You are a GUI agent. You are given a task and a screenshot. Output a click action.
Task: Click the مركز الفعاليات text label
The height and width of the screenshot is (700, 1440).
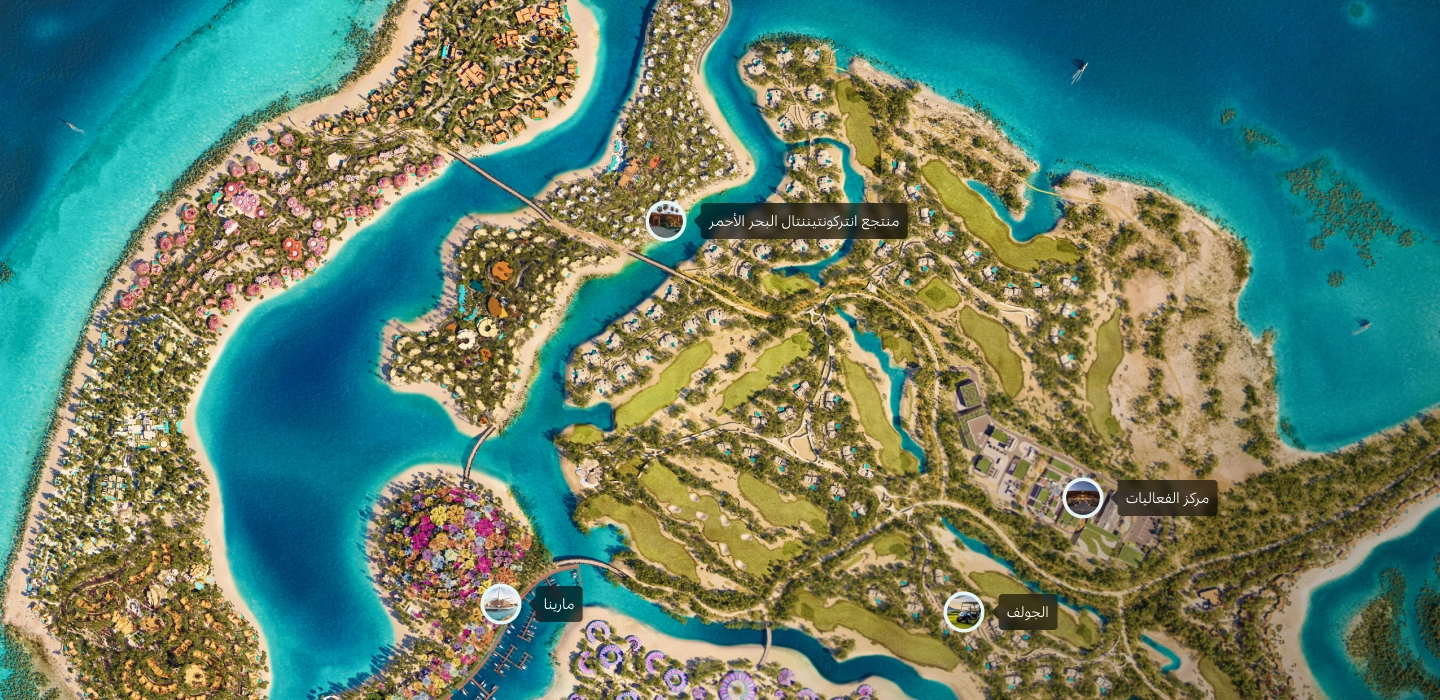click(x=1167, y=498)
